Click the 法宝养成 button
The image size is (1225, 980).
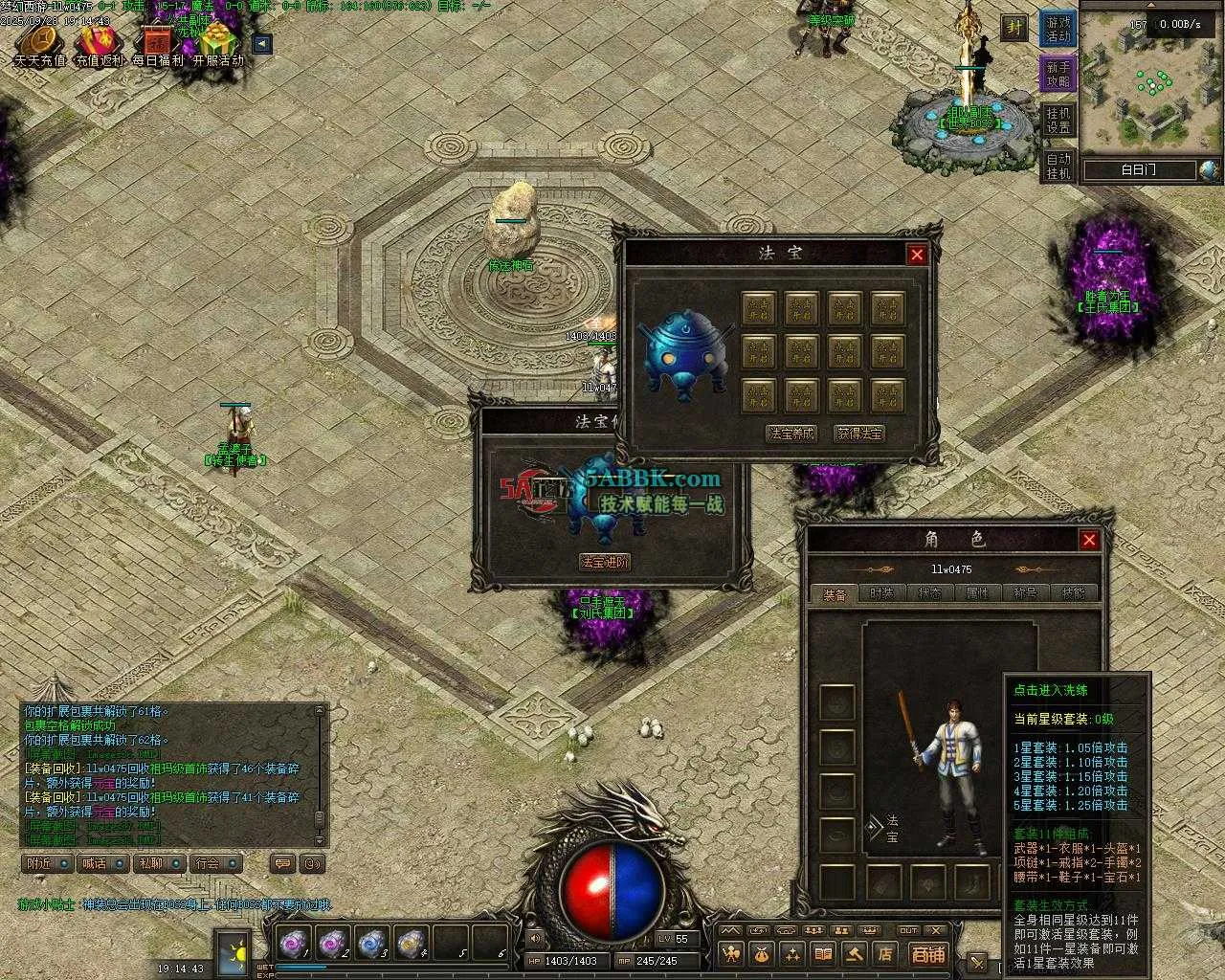tap(791, 434)
